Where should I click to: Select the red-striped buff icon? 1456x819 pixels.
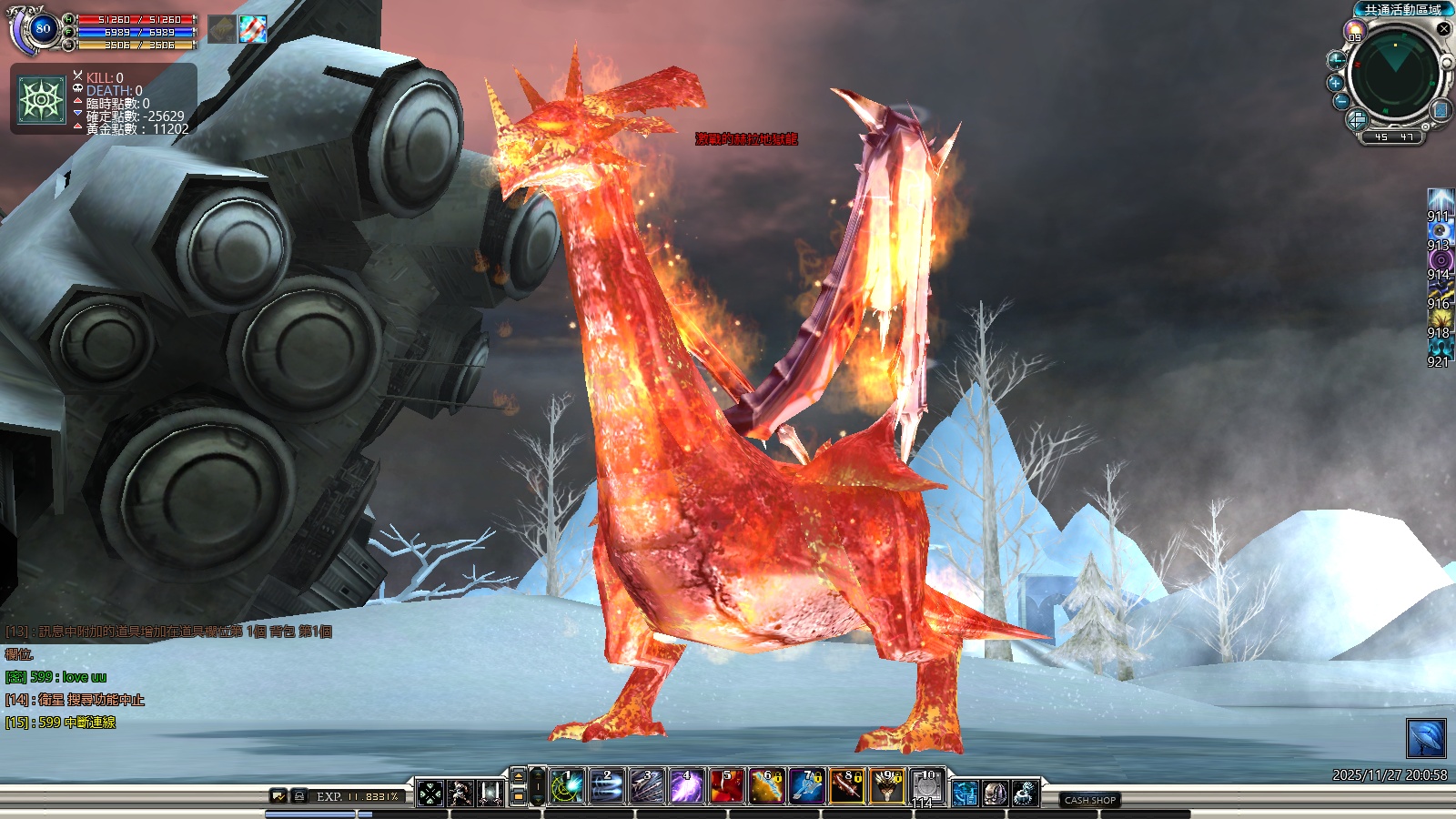253,29
